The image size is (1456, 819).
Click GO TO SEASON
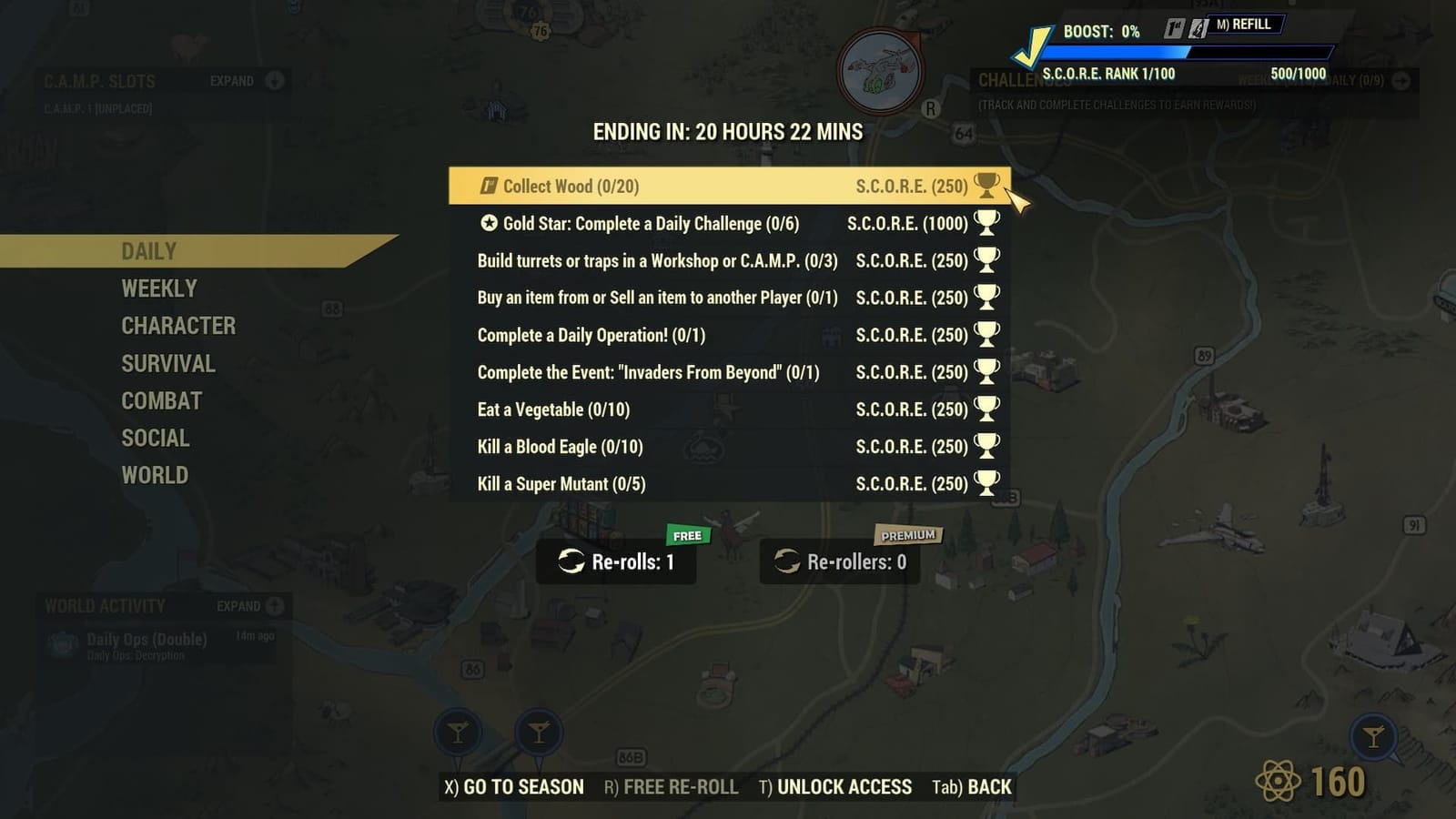click(x=514, y=785)
